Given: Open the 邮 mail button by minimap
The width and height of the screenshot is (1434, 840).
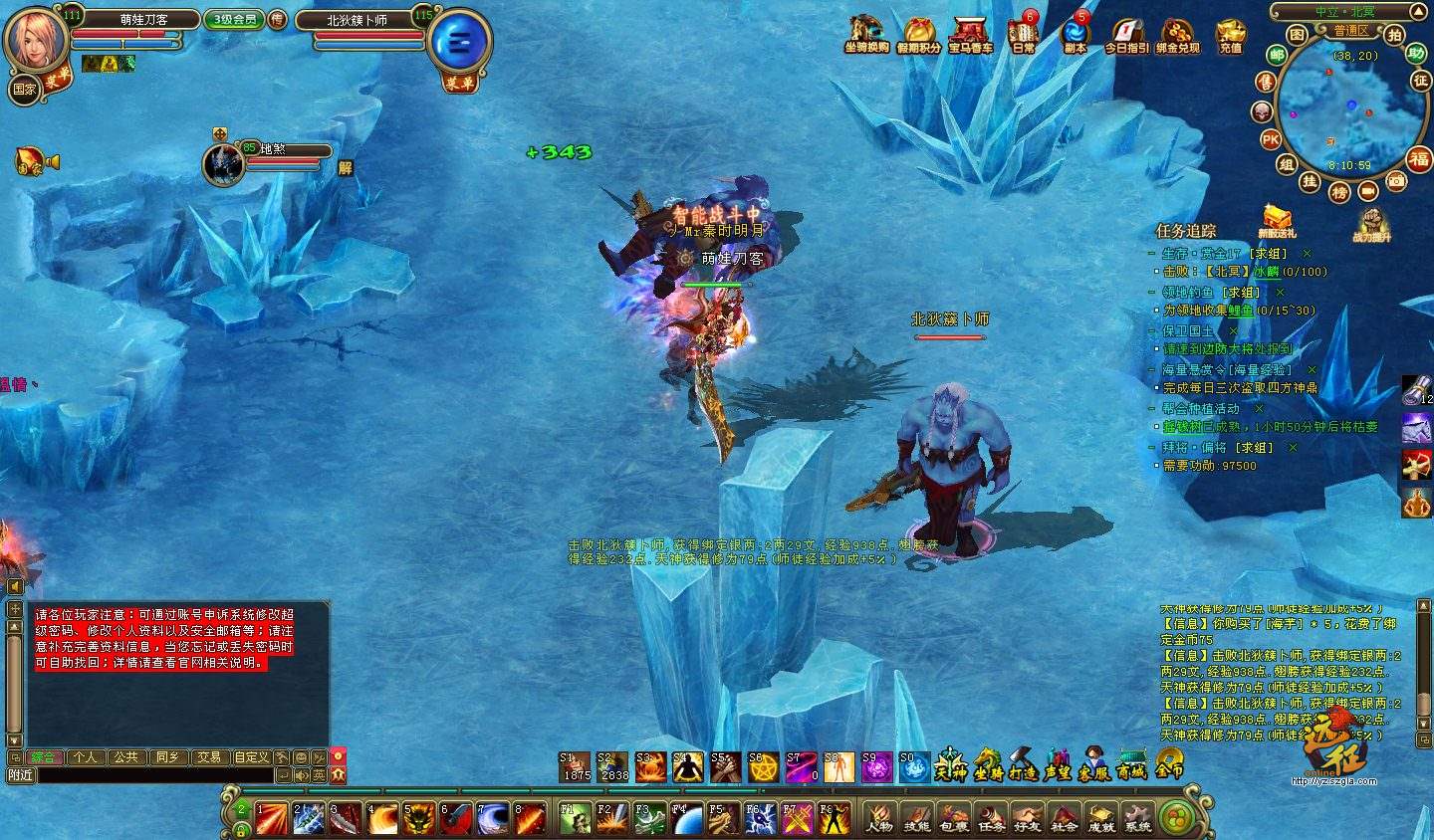Looking at the screenshot, I should [x=1276, y=57].
